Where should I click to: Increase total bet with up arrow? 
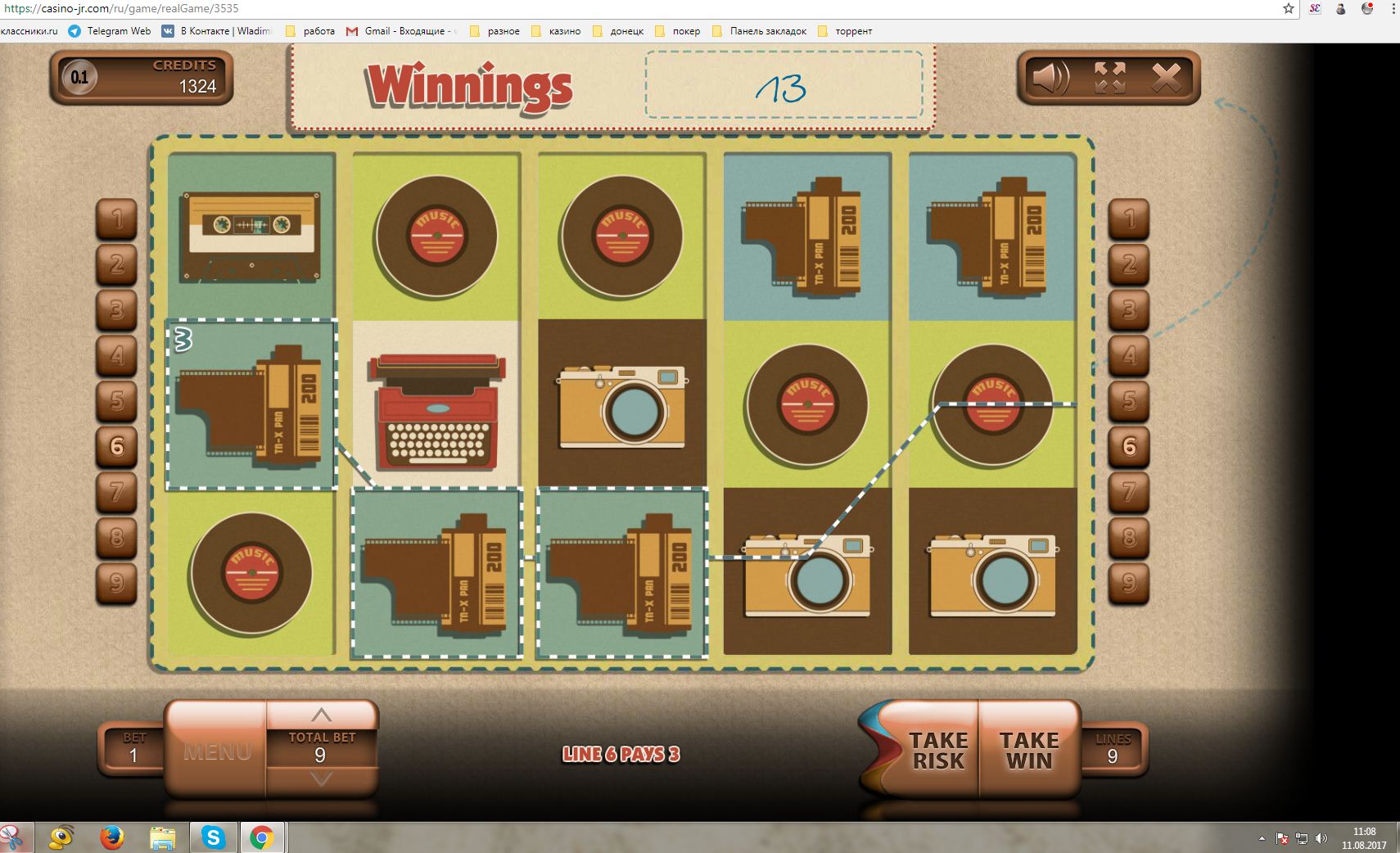pyautogui.click(x=321, y=715)
